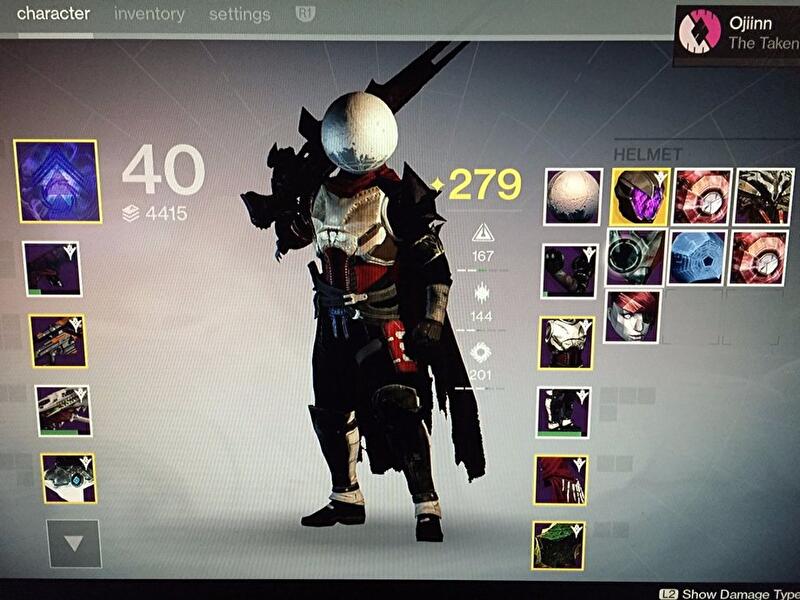Switch to the inventory tab
The width and height of the screenshot is (800, 600).
[x=149, y=14]
